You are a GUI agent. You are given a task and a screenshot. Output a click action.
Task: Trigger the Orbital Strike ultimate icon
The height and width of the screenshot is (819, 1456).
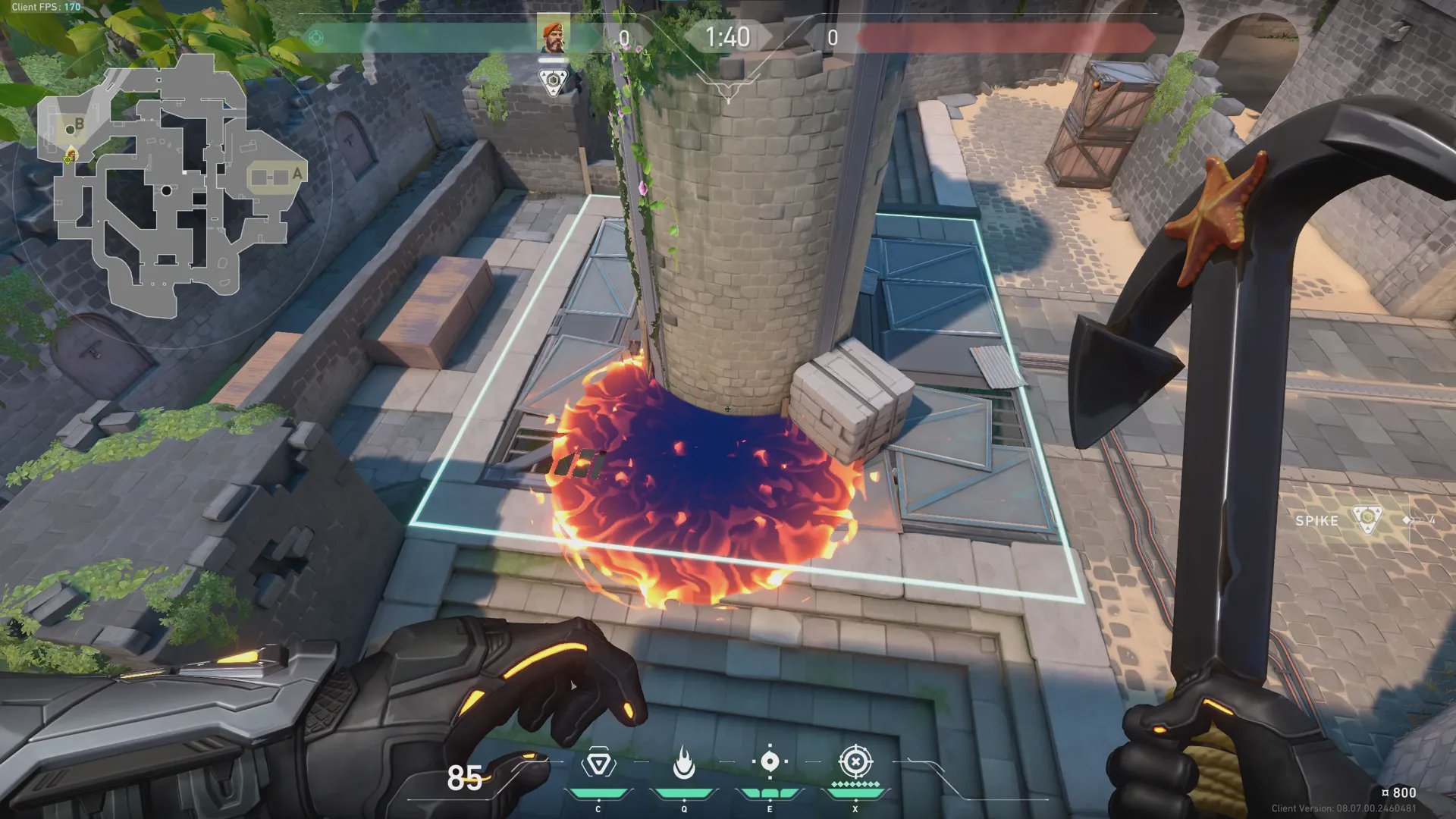855,761
